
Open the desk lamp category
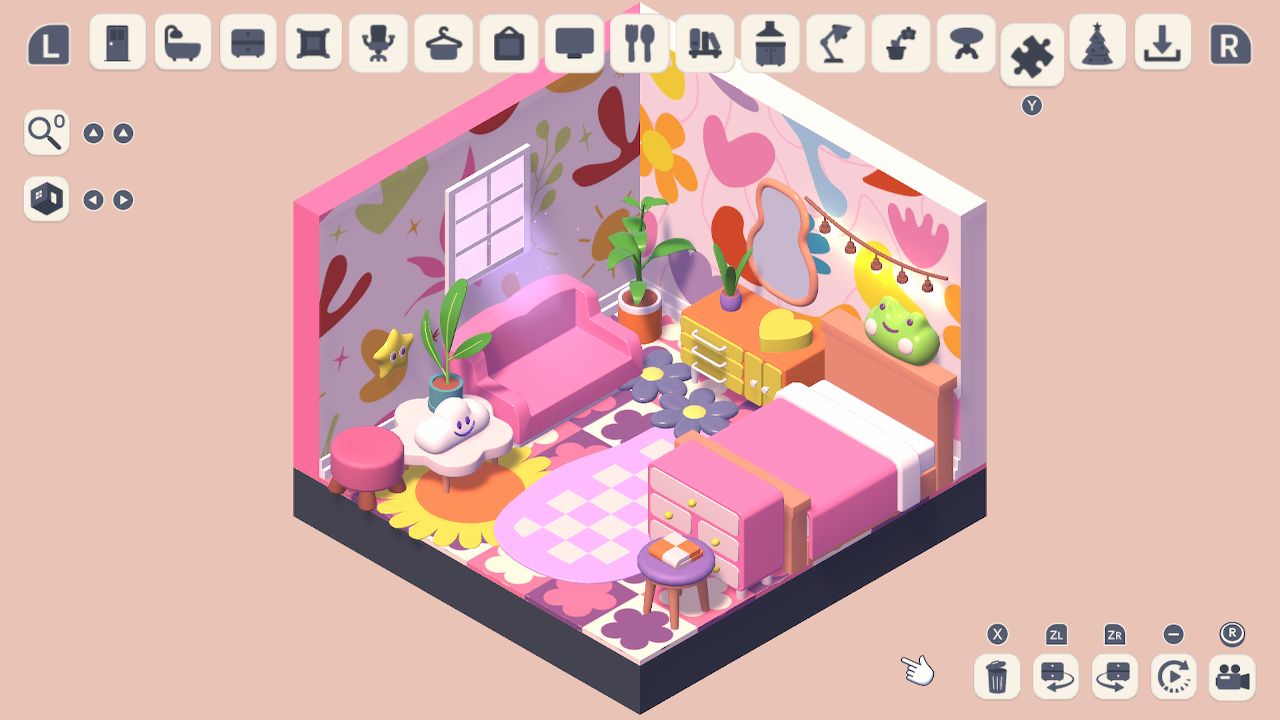coord(835,43)
